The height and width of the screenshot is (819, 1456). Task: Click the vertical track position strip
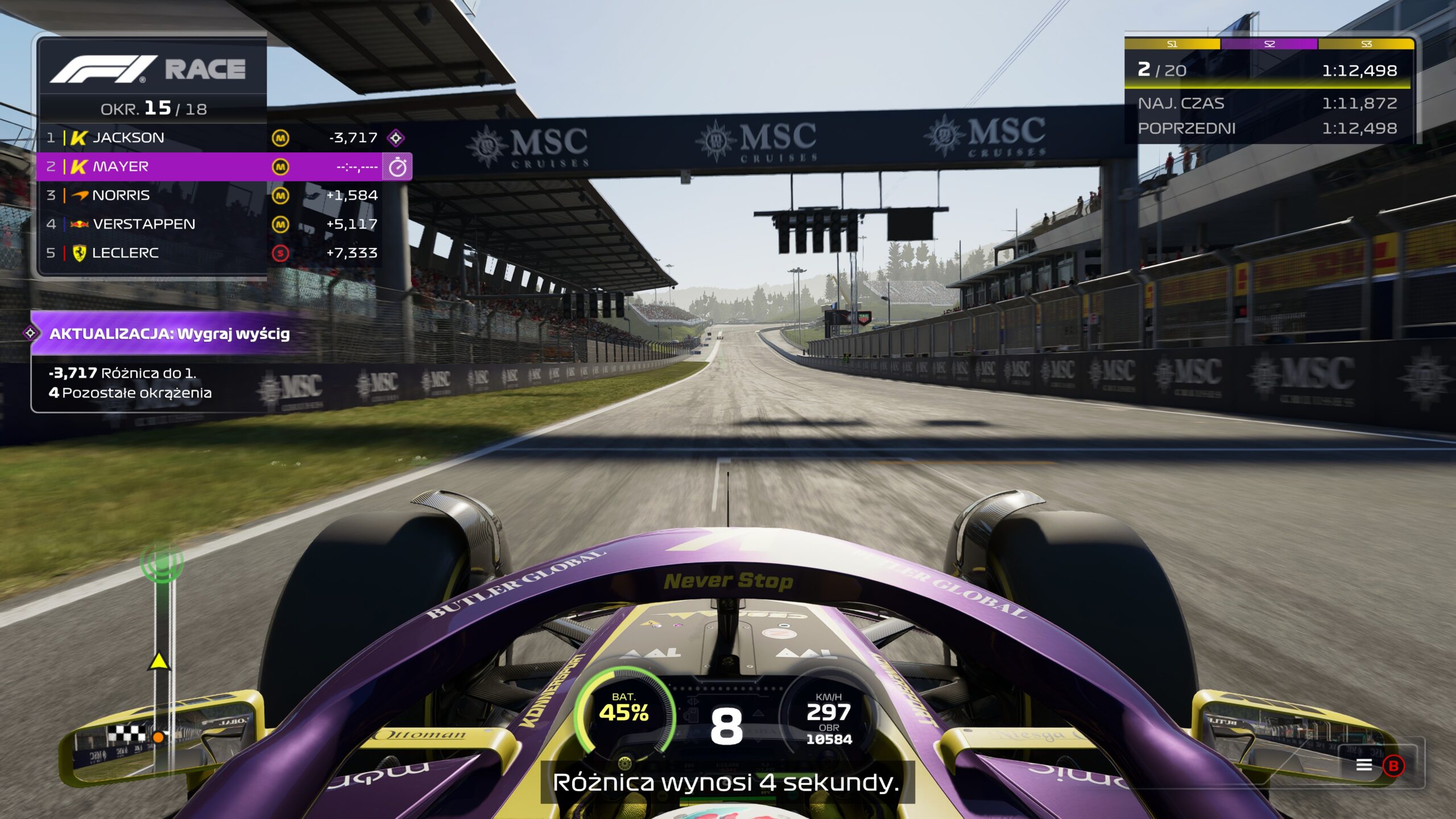point(162,654)
